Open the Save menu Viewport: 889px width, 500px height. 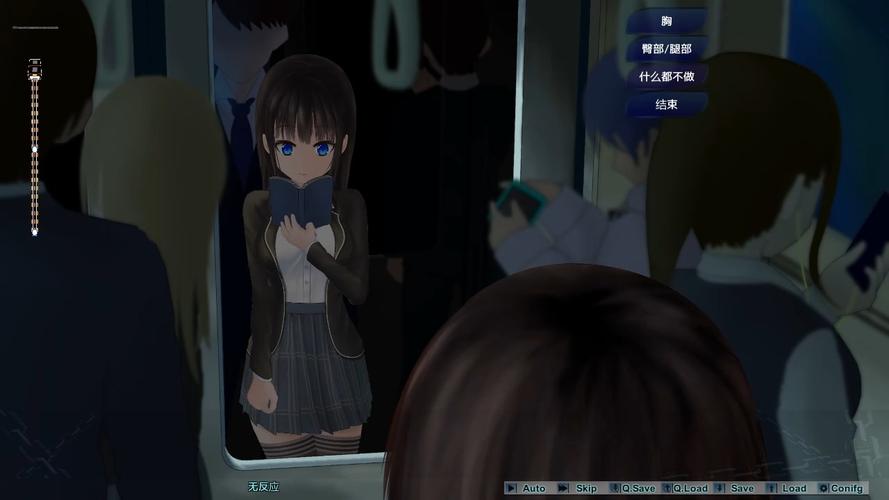point(742,488)
